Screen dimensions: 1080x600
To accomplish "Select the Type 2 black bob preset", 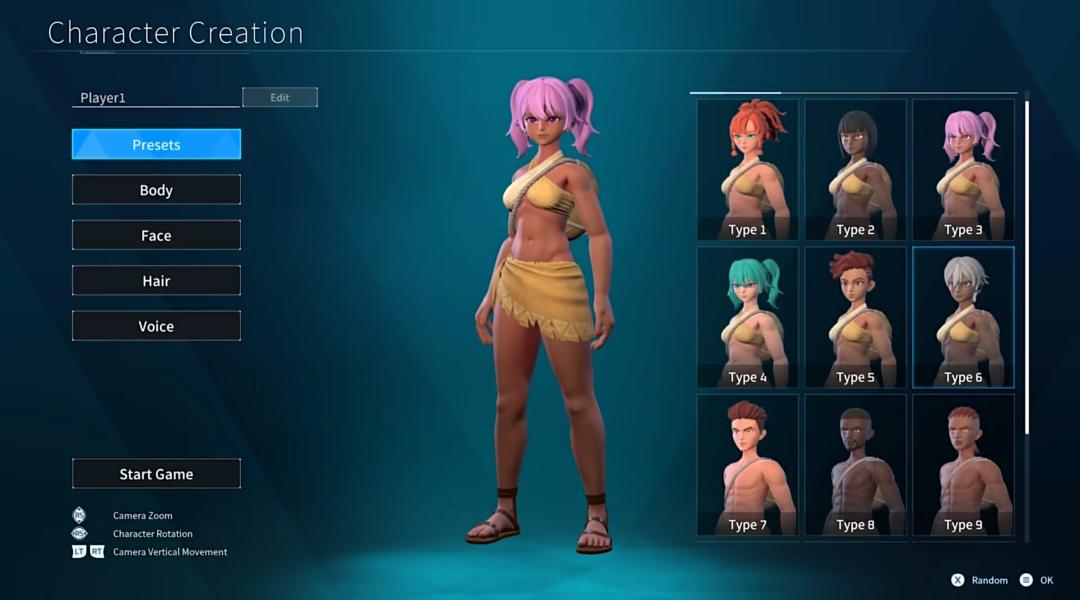I will point(856,169).
